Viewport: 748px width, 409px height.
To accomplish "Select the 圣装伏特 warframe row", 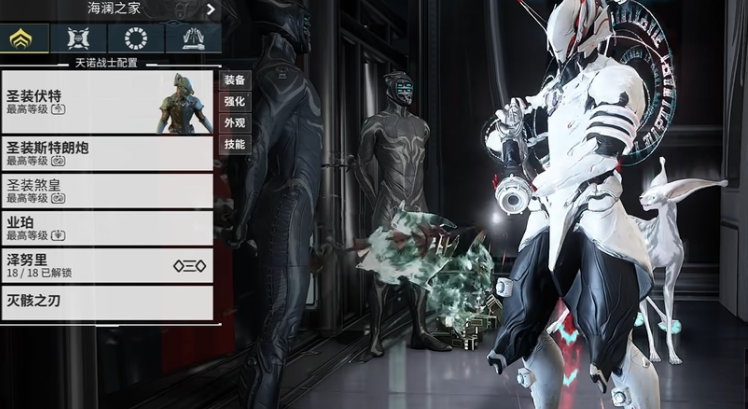I will coord(107,101).
